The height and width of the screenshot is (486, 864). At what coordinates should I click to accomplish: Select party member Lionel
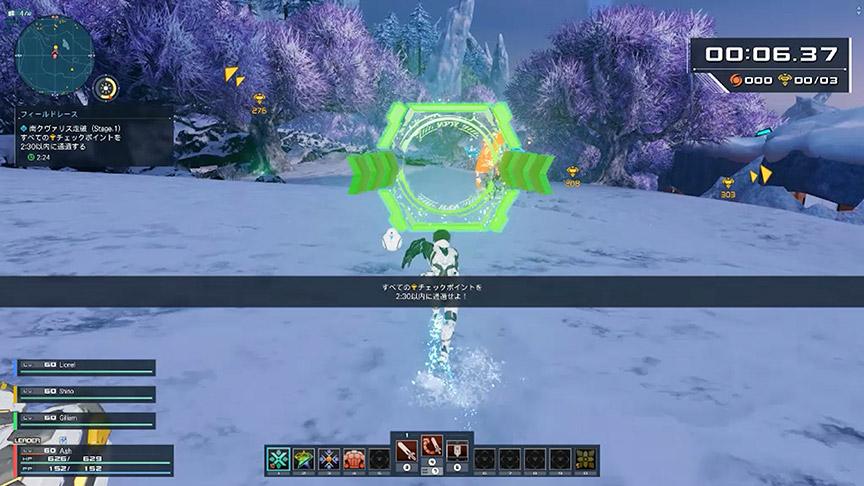(86, 367)
